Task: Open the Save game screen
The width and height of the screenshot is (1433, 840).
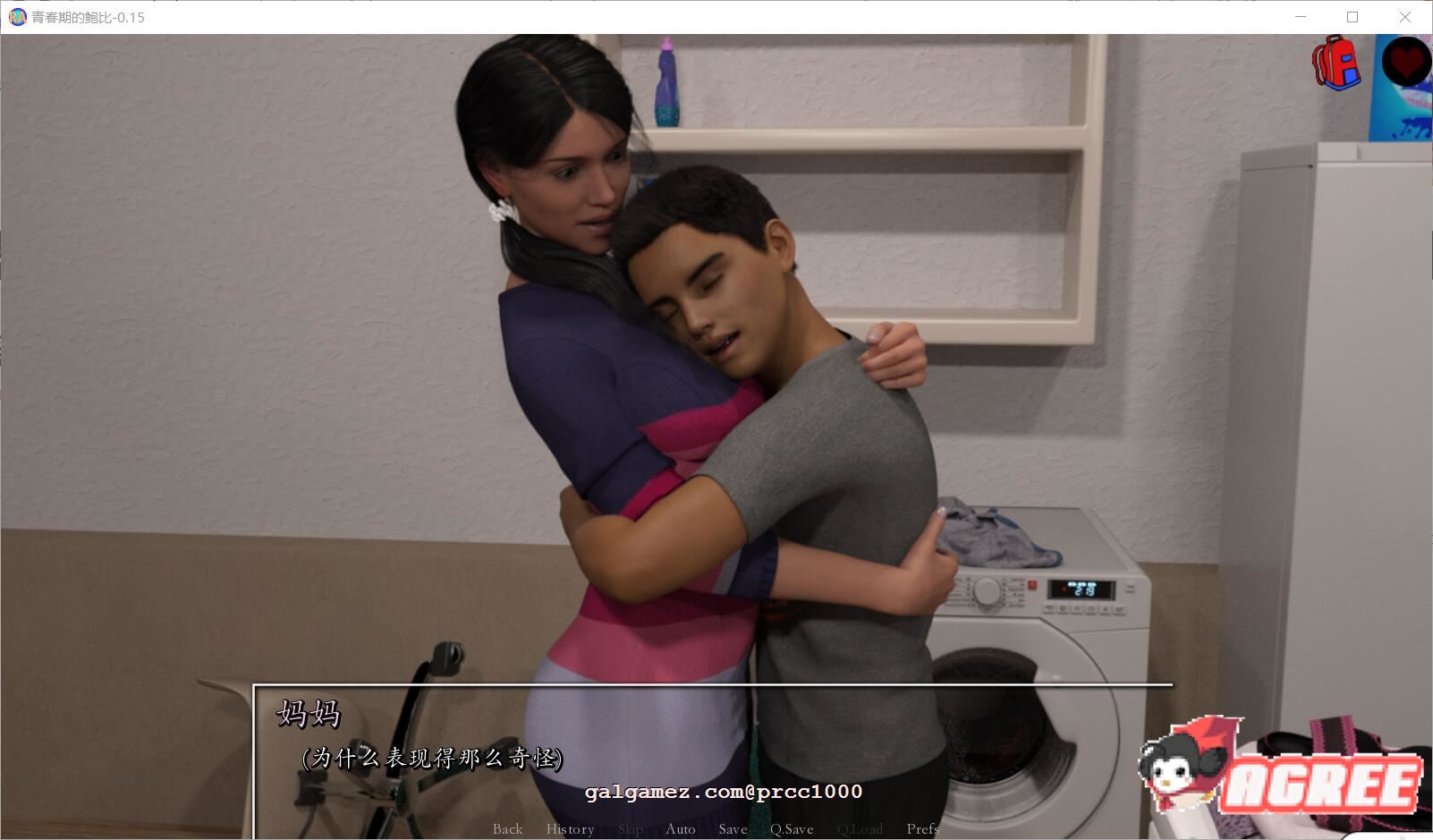Action: (x=733, y=829)
